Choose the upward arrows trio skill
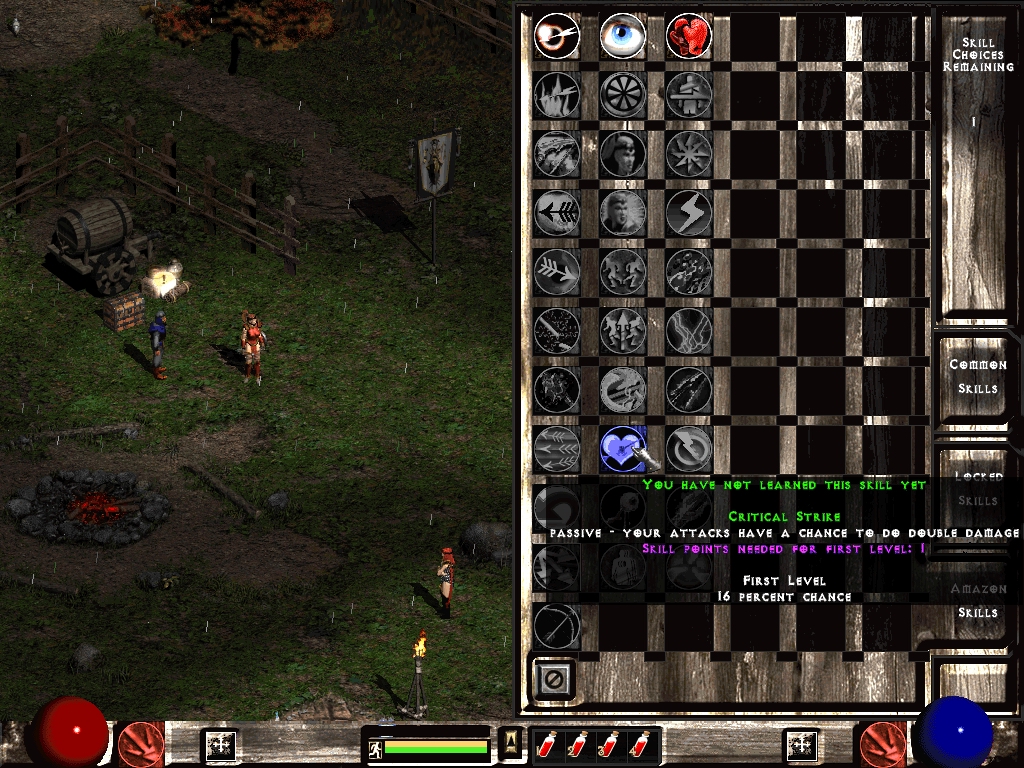This screenshot has height=768, width=1024. [x=622, y=330]
